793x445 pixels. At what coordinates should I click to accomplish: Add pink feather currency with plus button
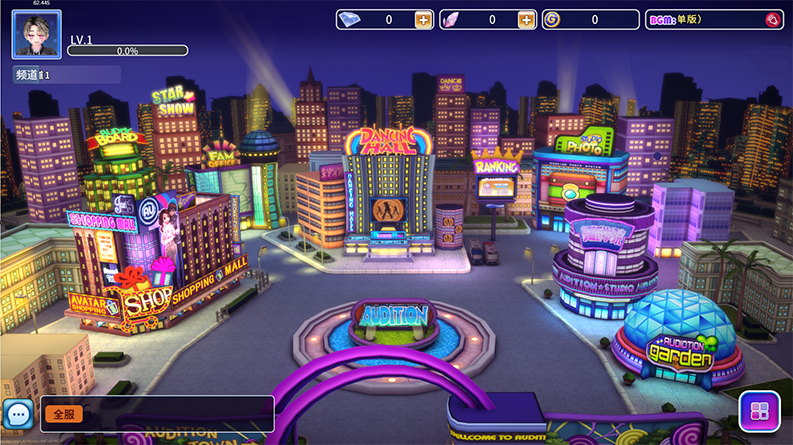[x=526, y=20]
